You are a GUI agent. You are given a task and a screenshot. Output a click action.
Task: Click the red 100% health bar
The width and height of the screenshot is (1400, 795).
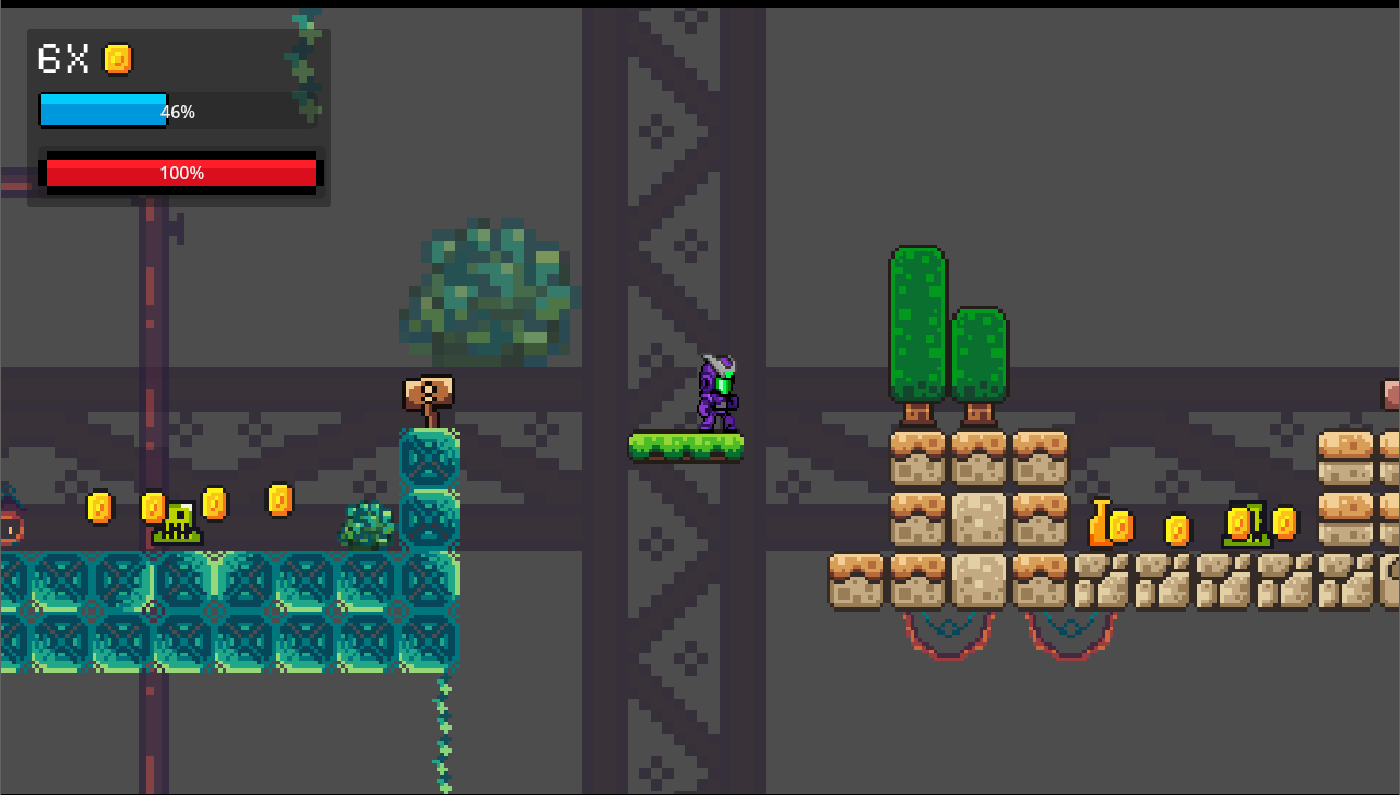(x=180, y=172)
